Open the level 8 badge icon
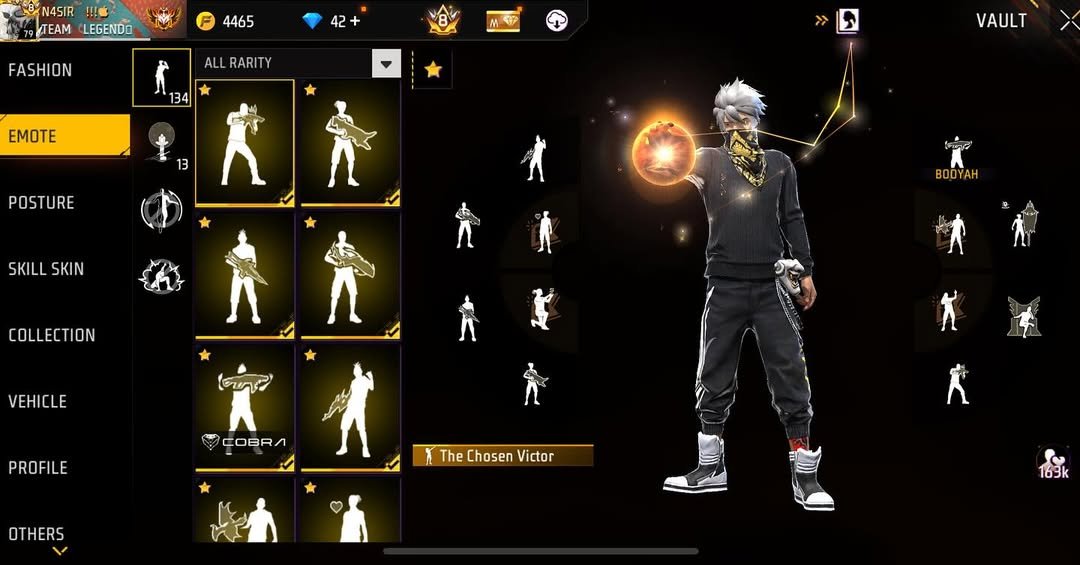The width and height of the screenshot is (1080, 565). point(442,20)
